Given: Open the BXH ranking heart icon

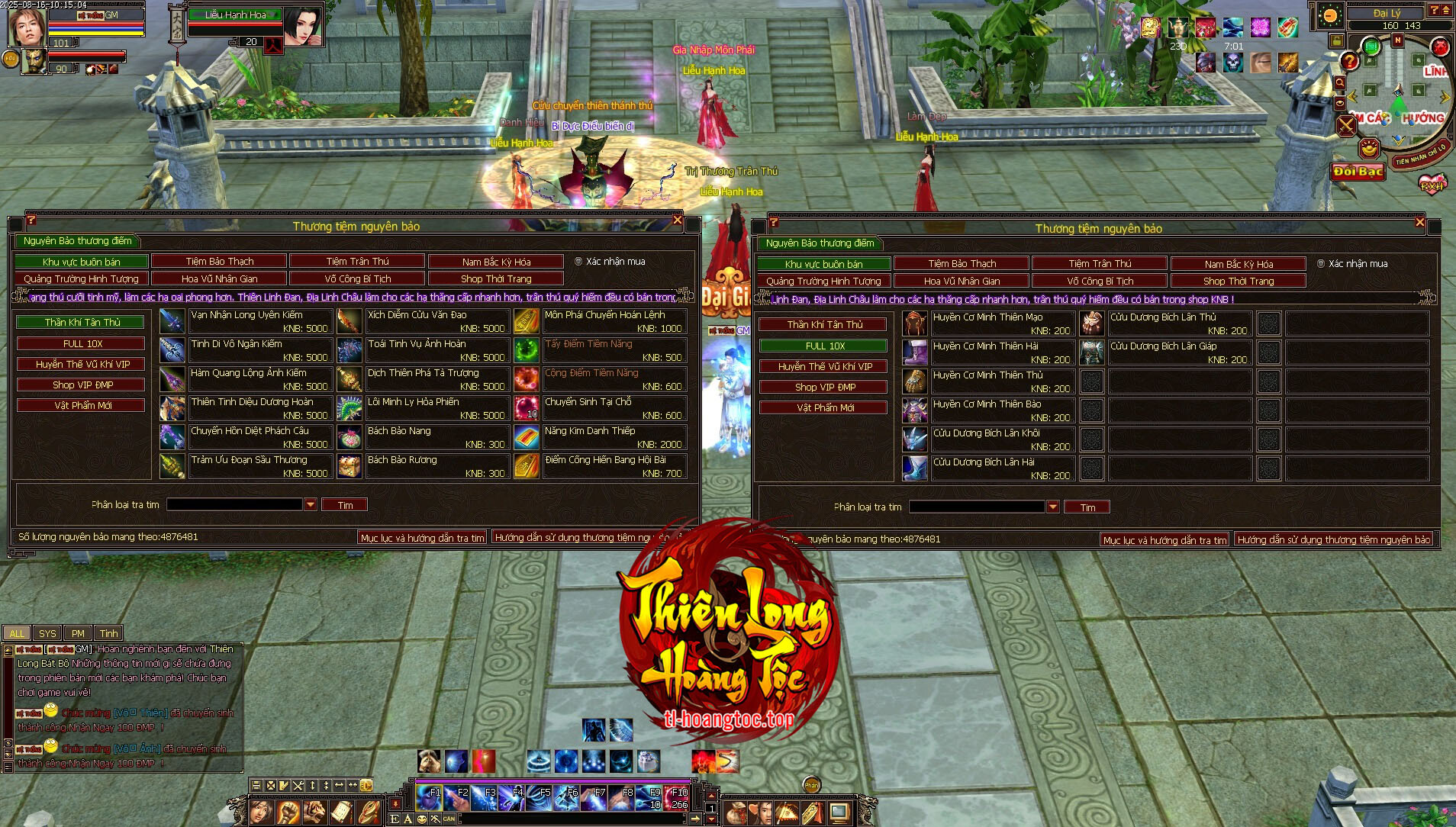Looking at the screenshot, I should click(1431, 185).
